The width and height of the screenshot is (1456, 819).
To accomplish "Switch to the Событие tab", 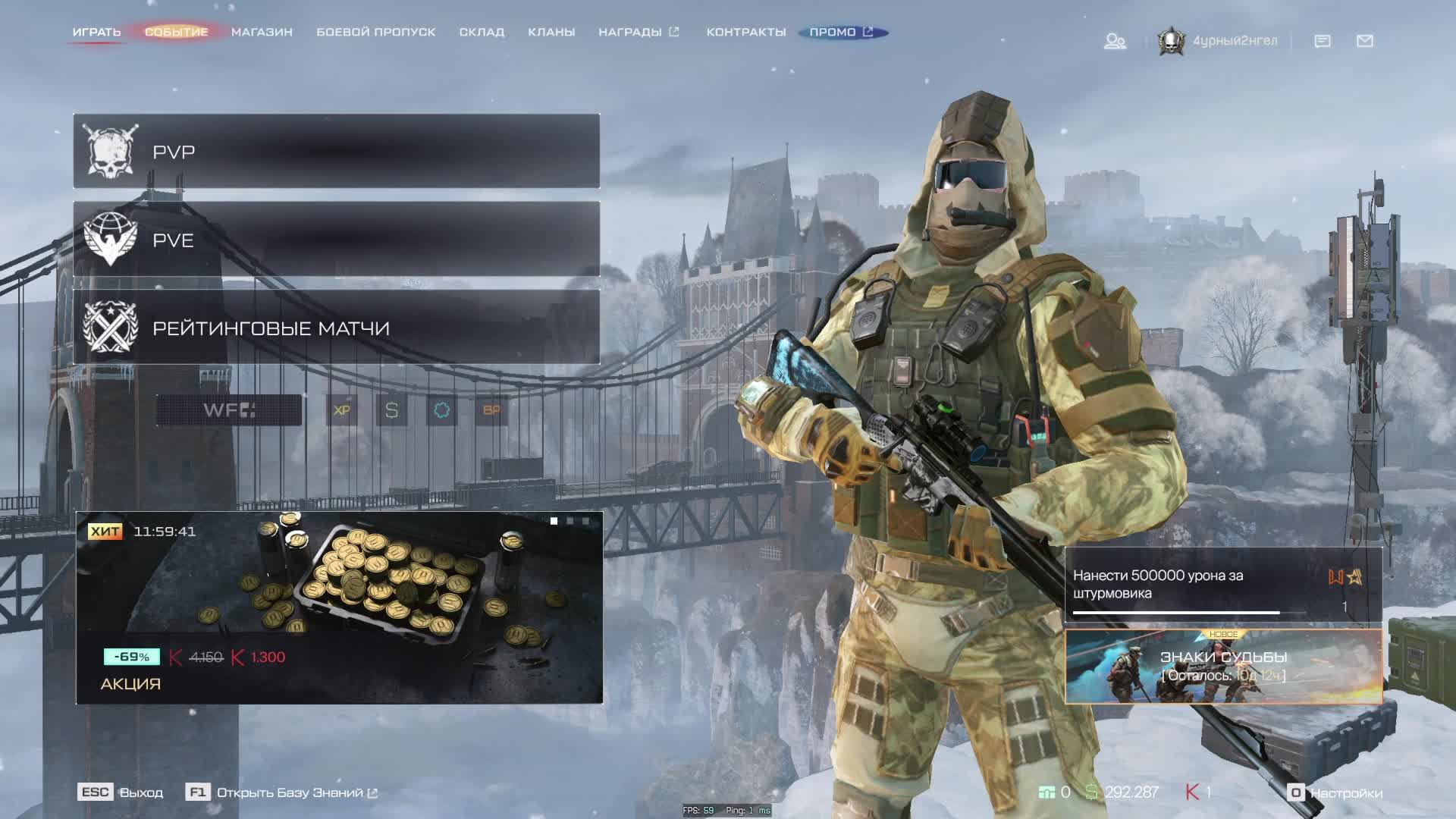I will tap(176, 32).
